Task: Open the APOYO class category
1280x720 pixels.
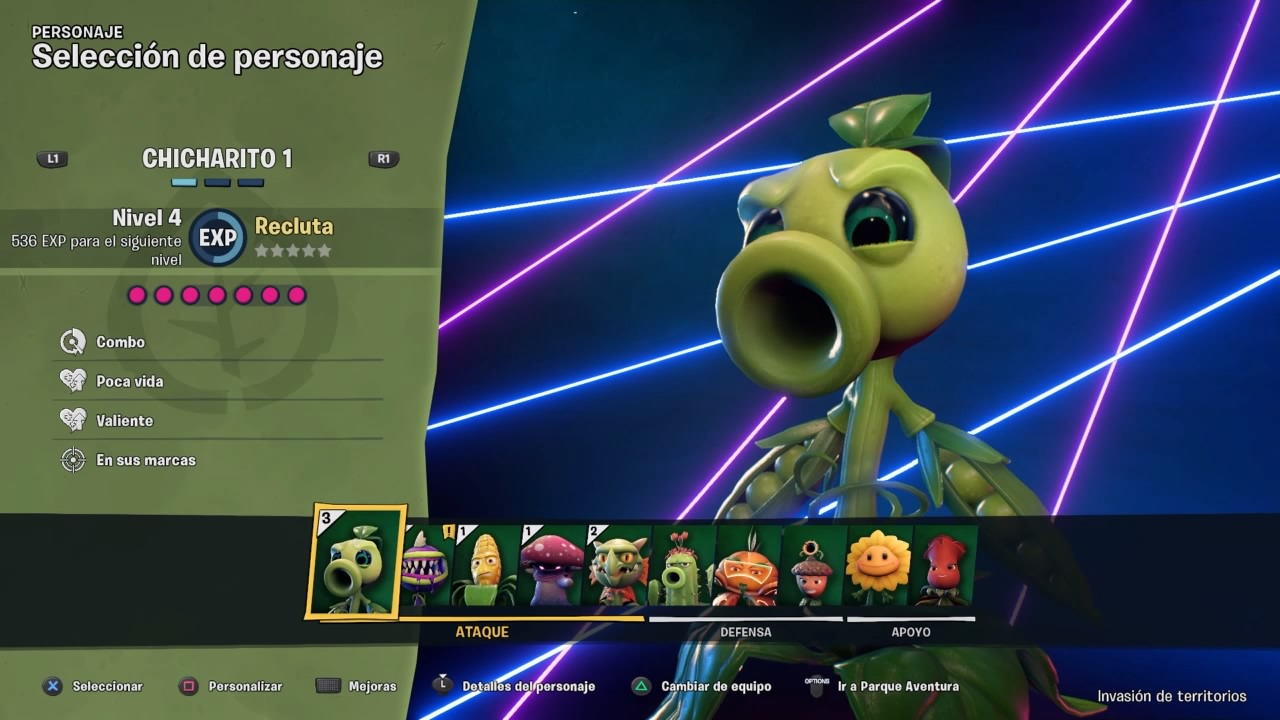Action: 911,632
